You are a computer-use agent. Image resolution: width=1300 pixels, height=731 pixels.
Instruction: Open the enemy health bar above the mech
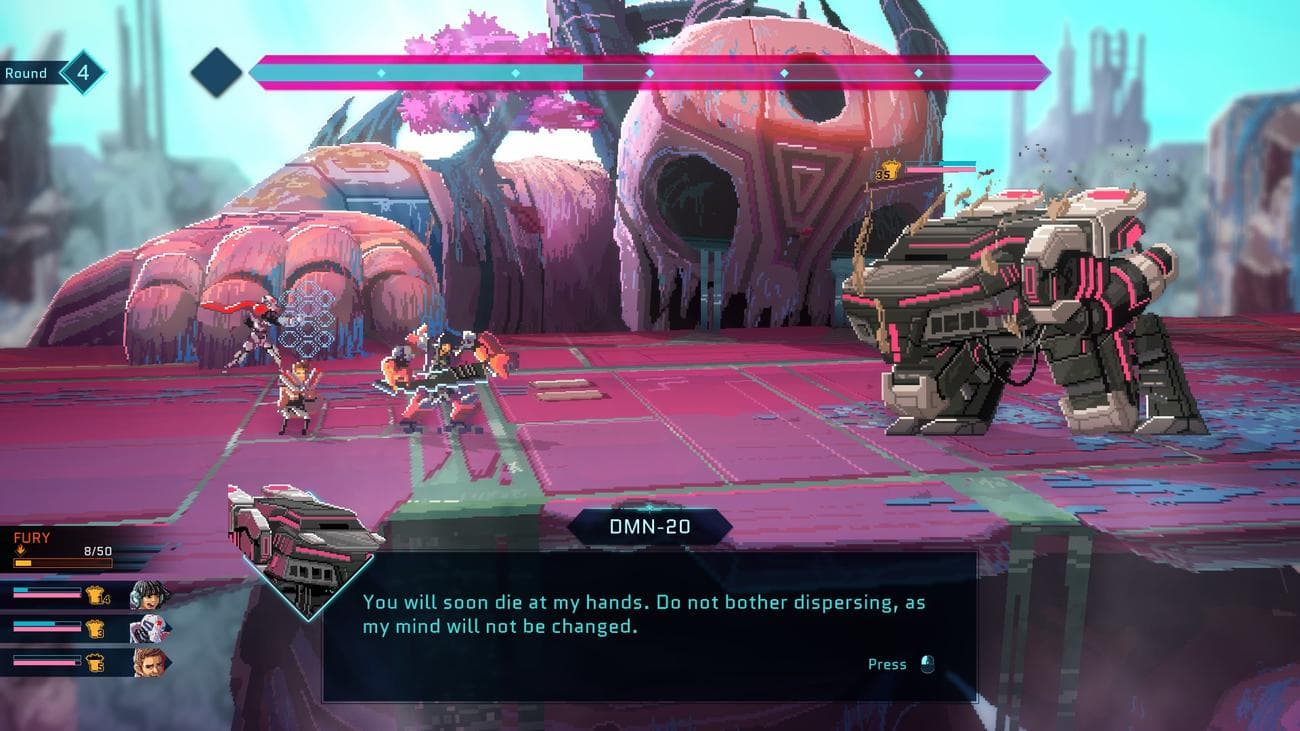[x=941, y=166]
